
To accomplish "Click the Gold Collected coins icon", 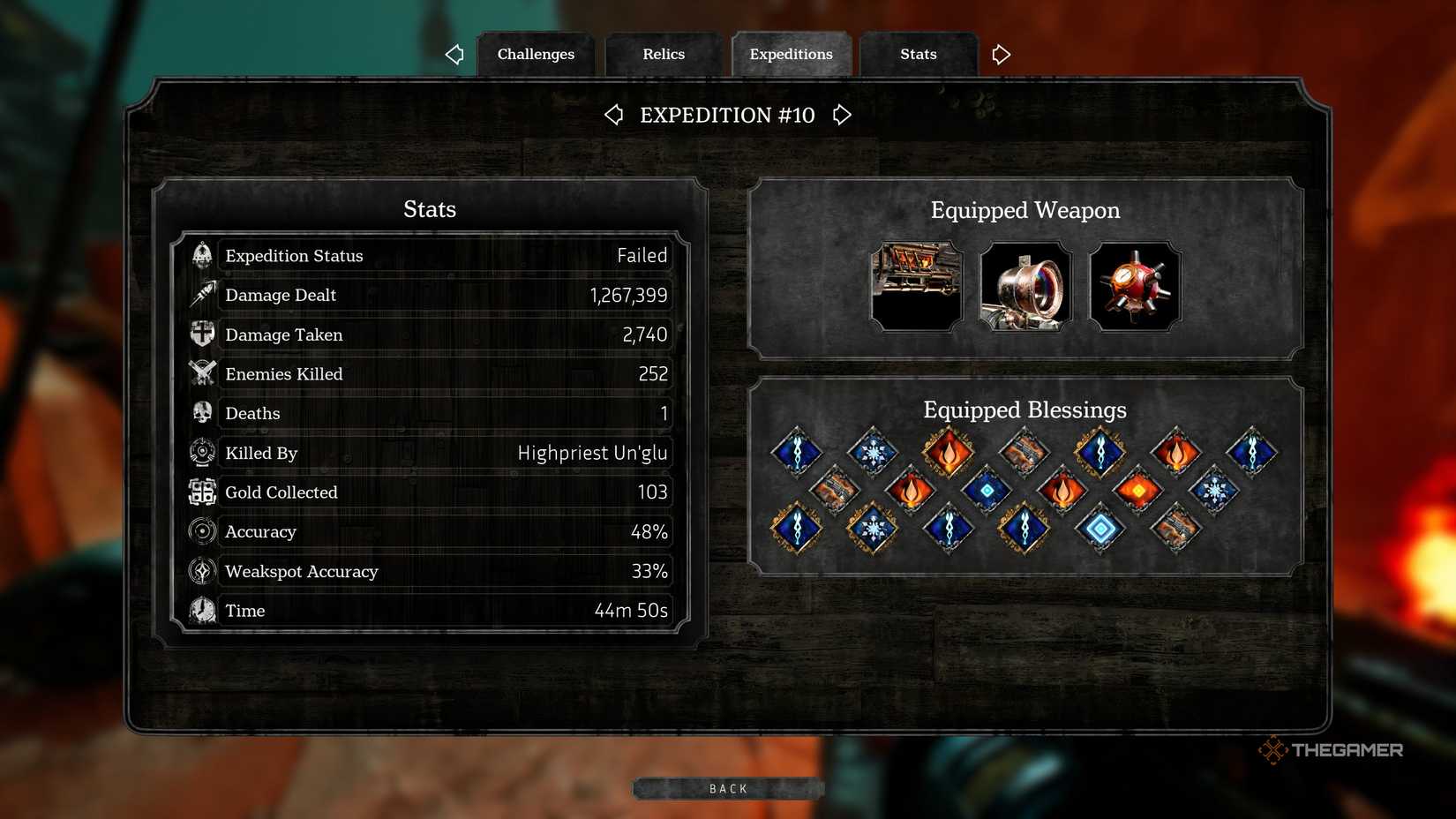I will 202,492.
